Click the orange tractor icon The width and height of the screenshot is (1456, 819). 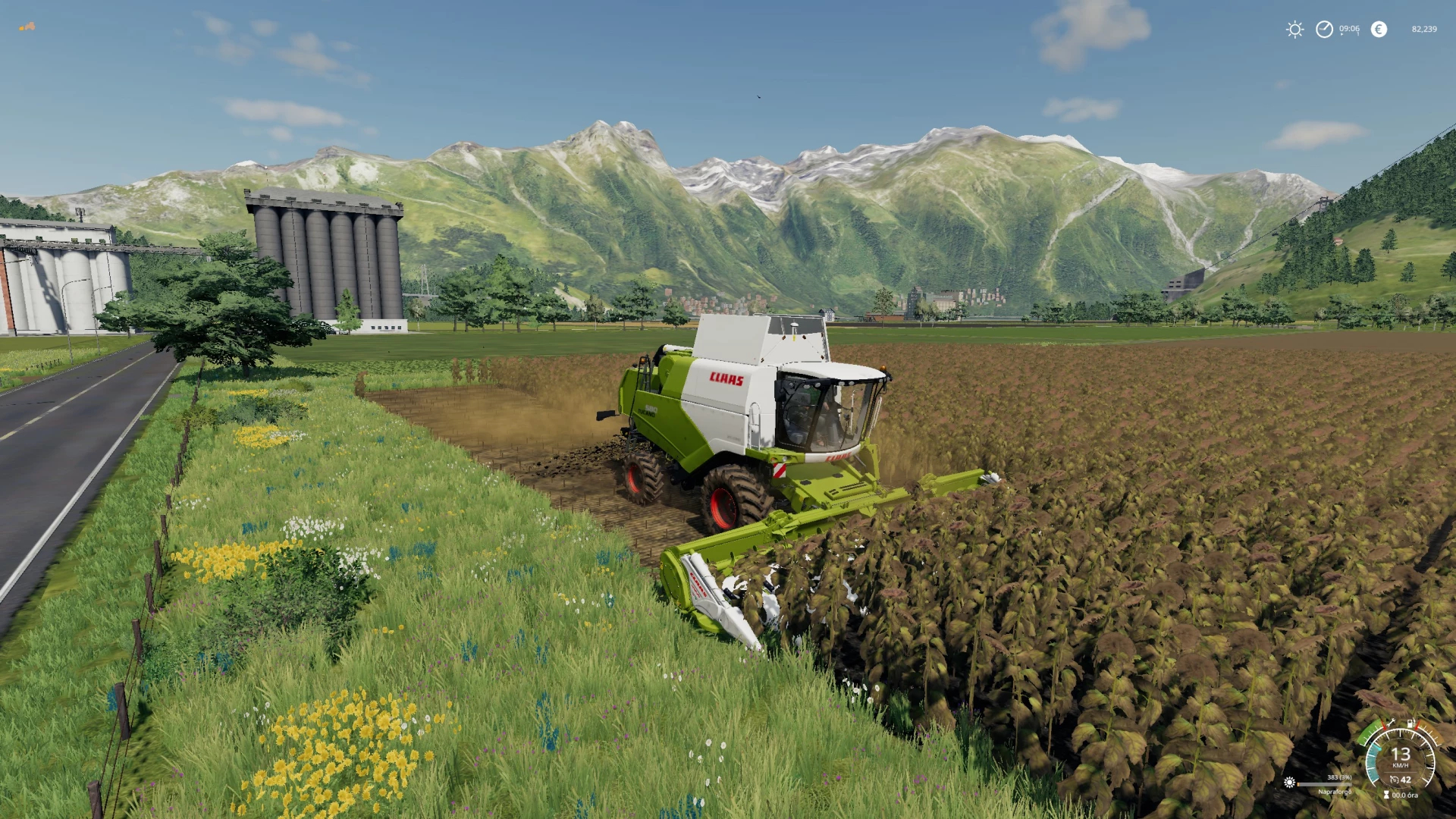pyautogui.click(x=27, y=27)
